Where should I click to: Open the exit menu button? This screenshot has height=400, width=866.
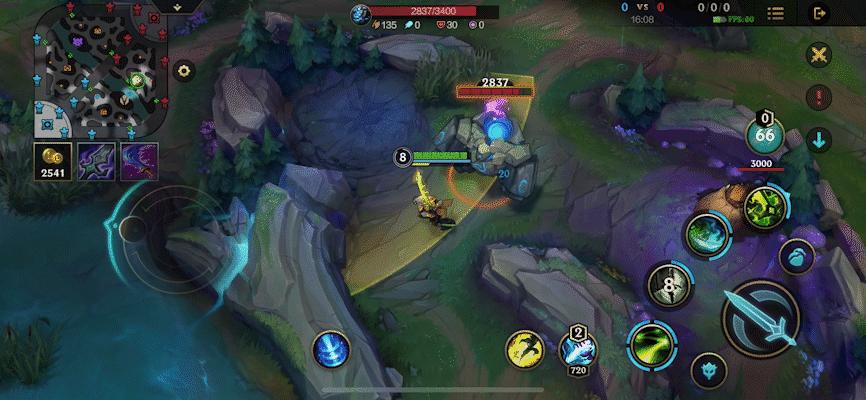(x=820, y=13)
